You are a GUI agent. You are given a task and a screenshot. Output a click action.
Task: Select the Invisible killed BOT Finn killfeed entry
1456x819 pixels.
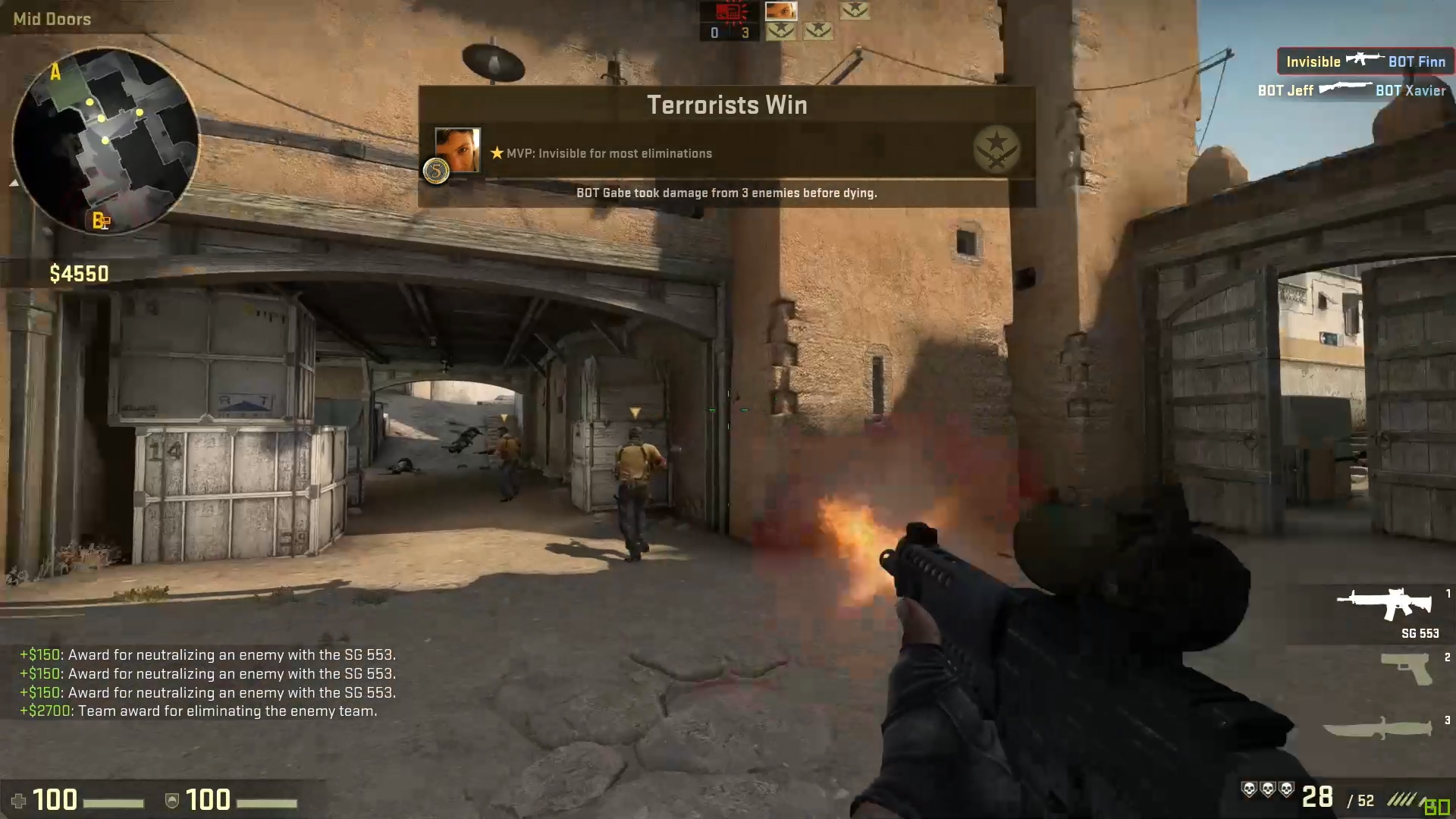pos(1365,61)
